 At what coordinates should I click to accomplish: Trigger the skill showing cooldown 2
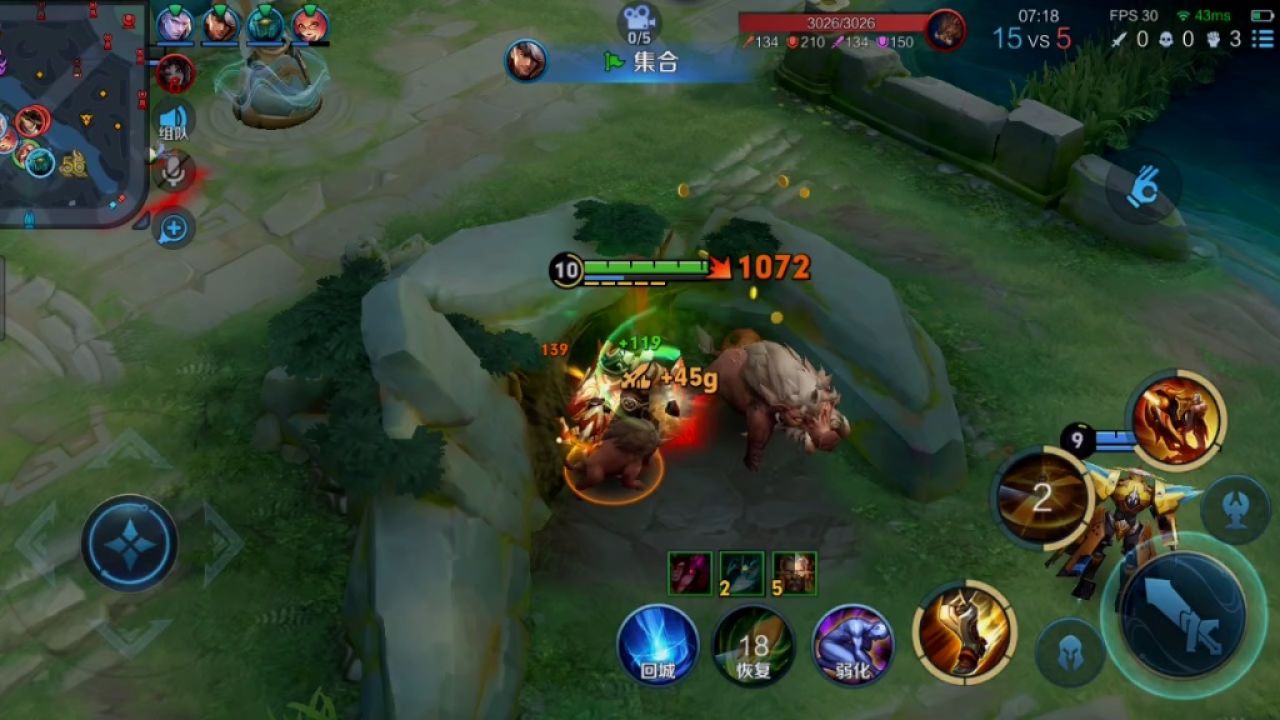point(1042,498)
